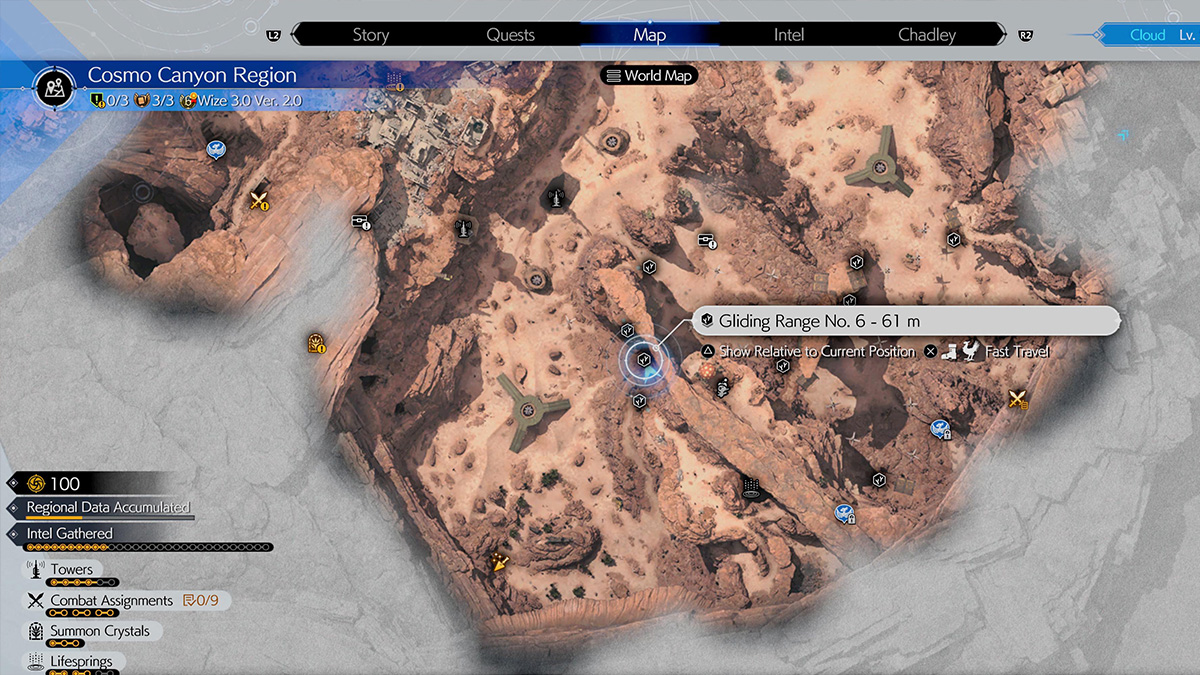
Task: Select the Towers legend entry
Action: [x=71, y=570]
